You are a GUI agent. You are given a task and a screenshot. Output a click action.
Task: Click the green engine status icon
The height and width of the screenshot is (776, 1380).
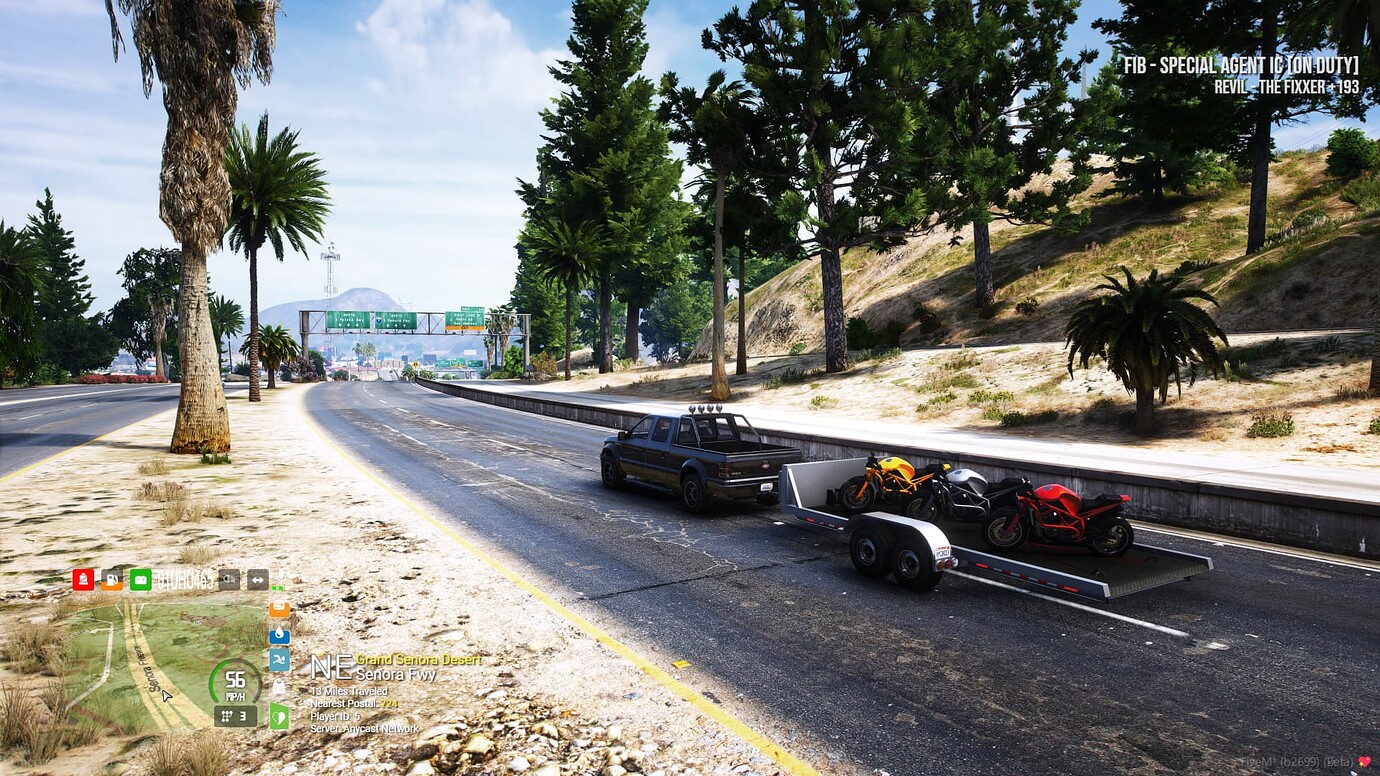coord(140,580)
